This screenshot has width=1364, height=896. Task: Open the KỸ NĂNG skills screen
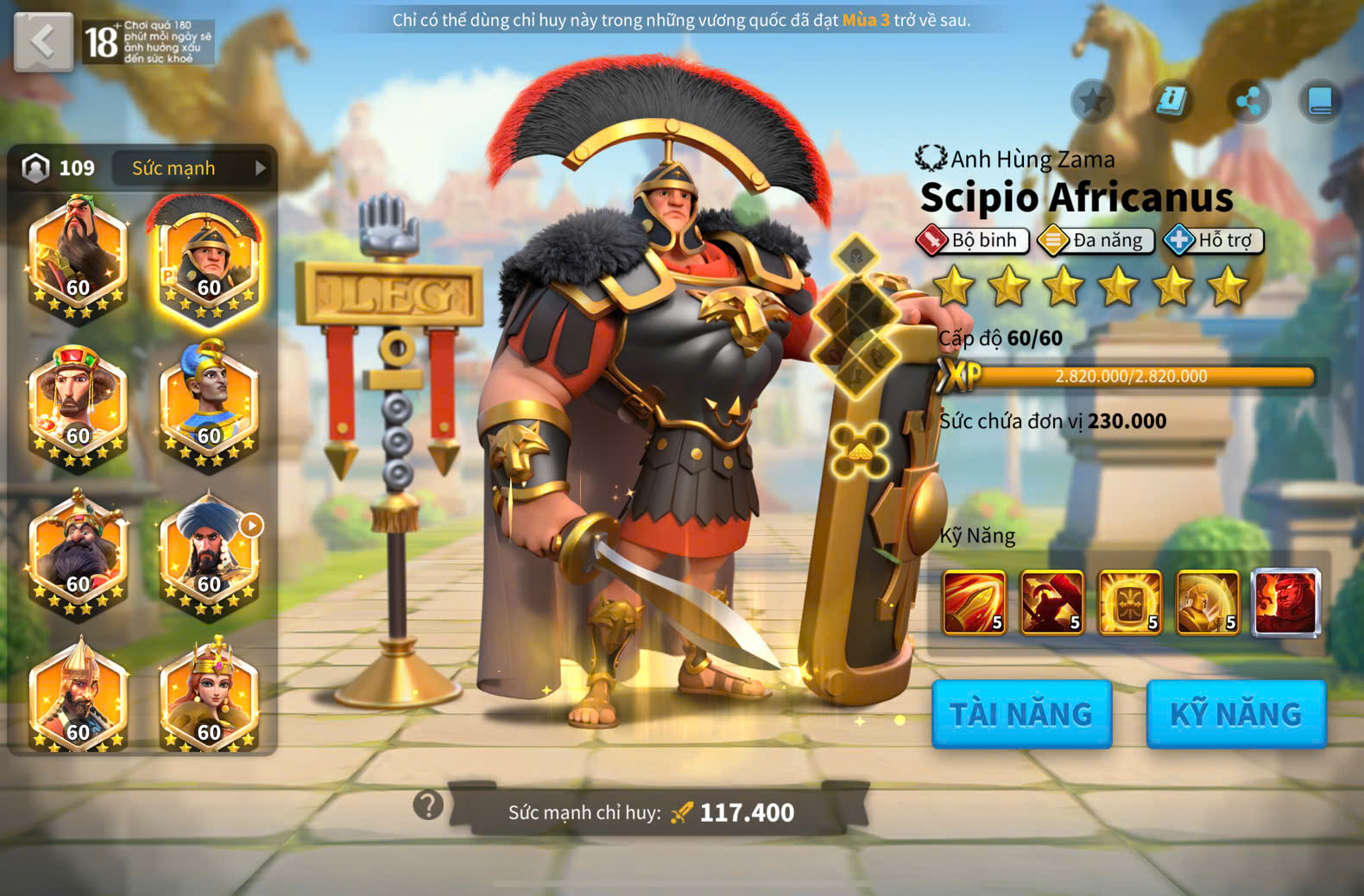click(1235, 714)
